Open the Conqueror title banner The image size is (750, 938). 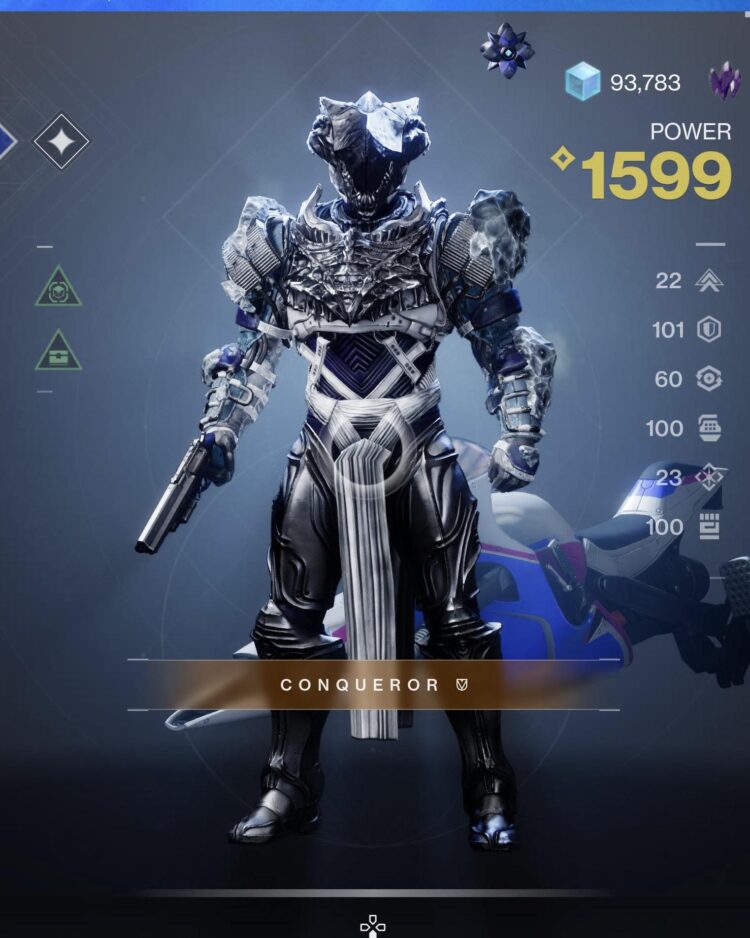373,685
